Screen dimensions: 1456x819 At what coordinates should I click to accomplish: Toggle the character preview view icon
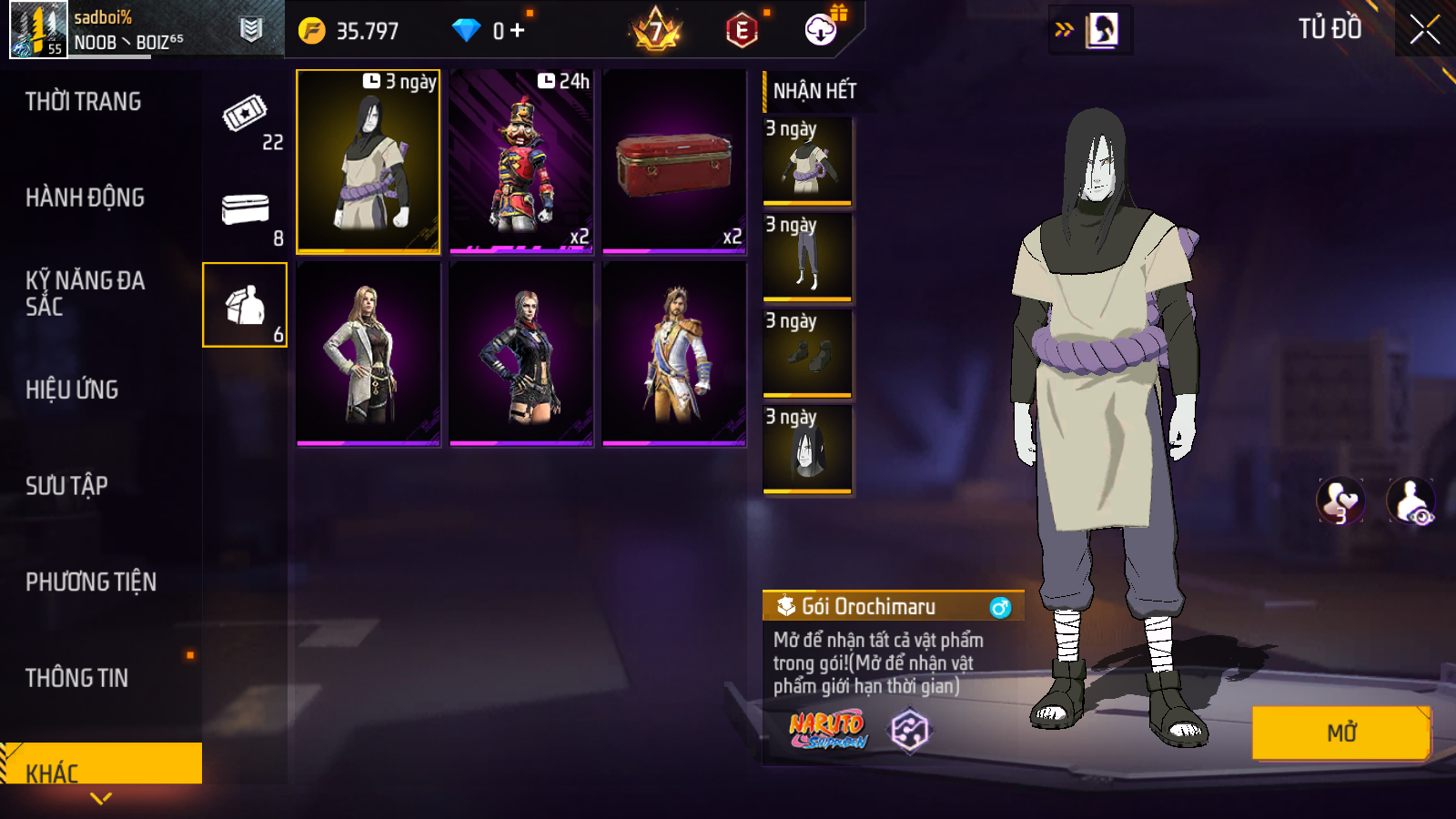coord(1410,501)
